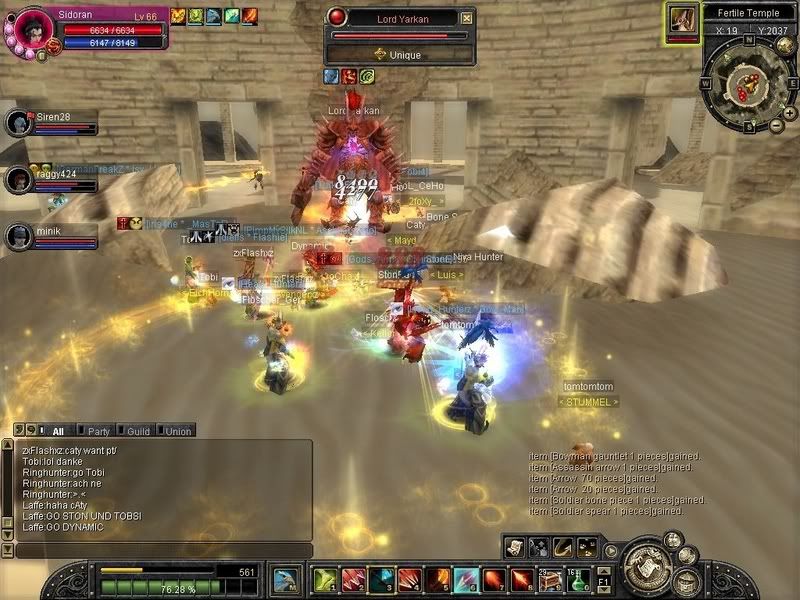800x600 pixels.
Task: Close the Lord Yarkan target window
Action: click(x=466, y=18)
